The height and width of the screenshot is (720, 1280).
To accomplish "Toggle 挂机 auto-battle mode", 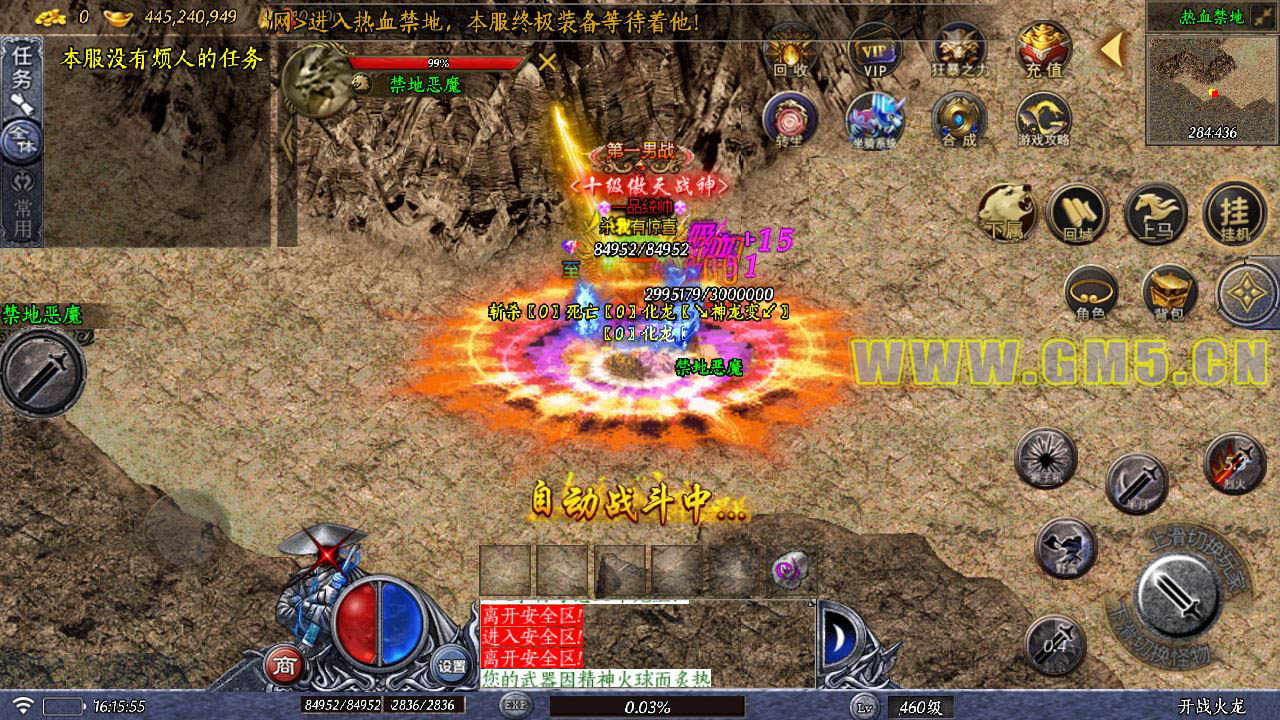I will (x=1234, y=213).
